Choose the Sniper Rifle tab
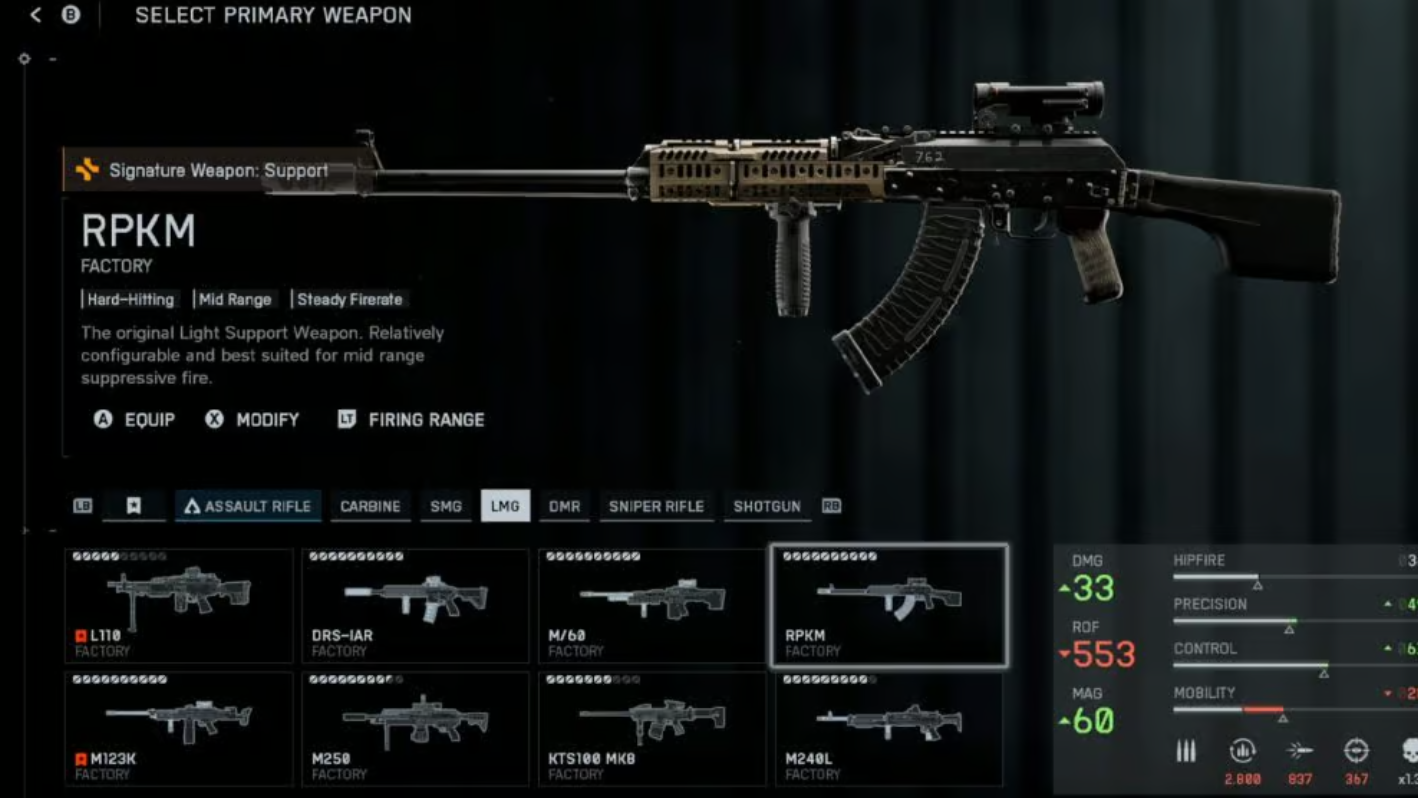Screen dimensions: 1418x798 656,506
